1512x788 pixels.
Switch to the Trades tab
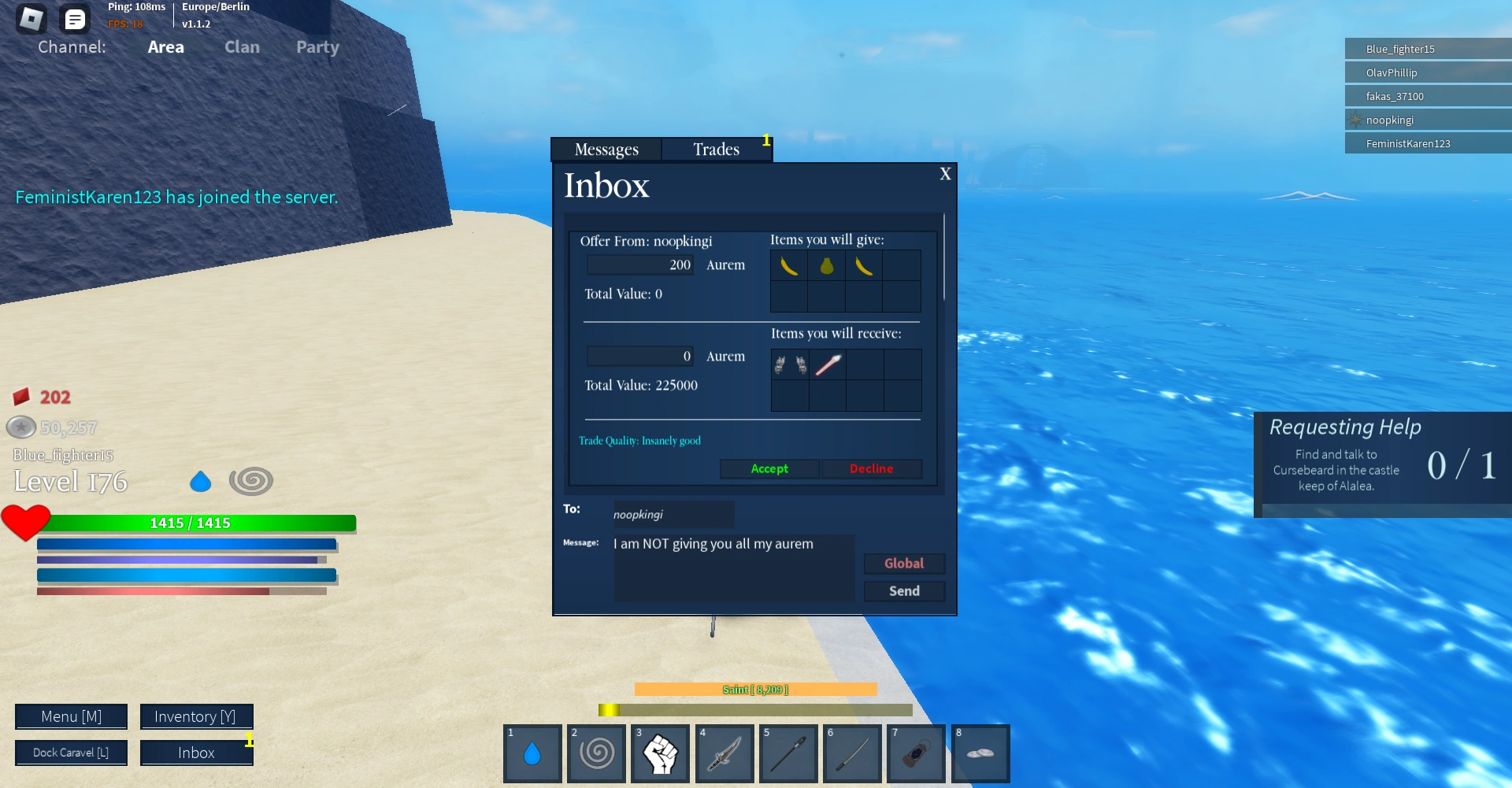click(716, 149)
